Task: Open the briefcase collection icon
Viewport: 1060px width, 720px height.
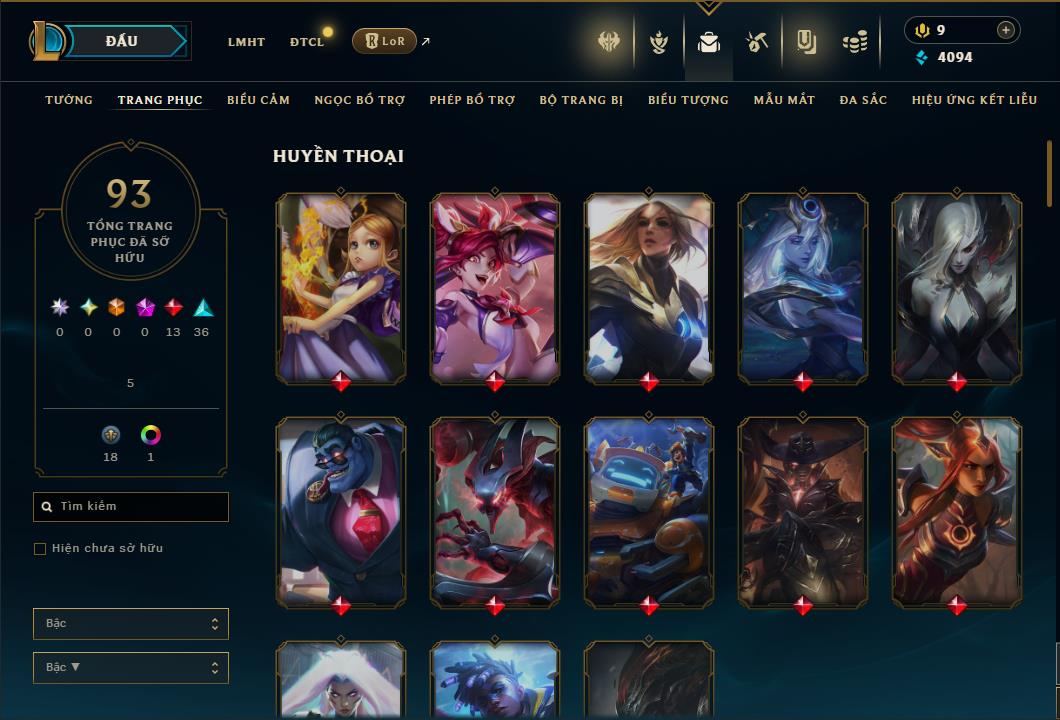Action: click(709, 42)
